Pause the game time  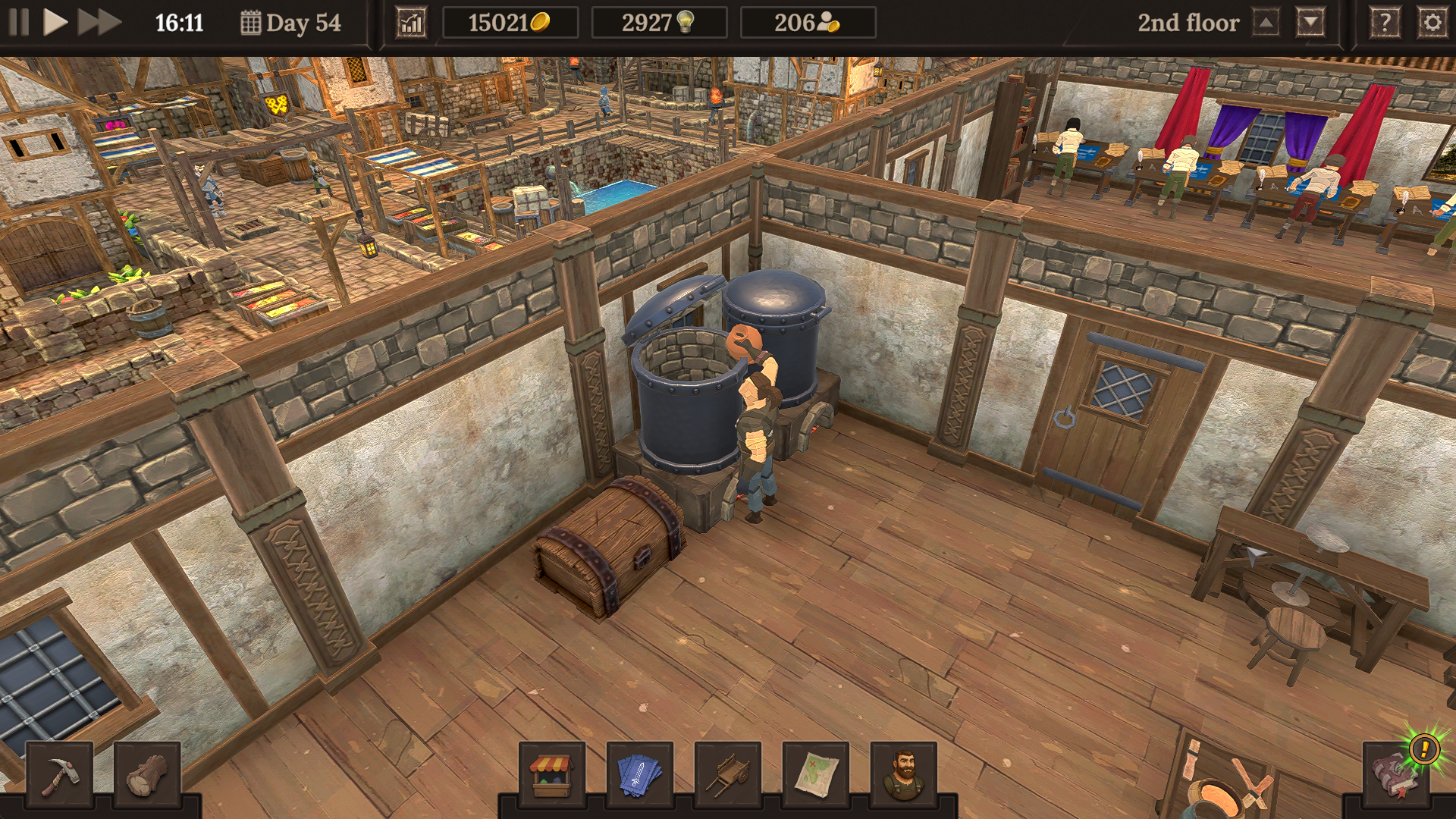tap(19, 23)
